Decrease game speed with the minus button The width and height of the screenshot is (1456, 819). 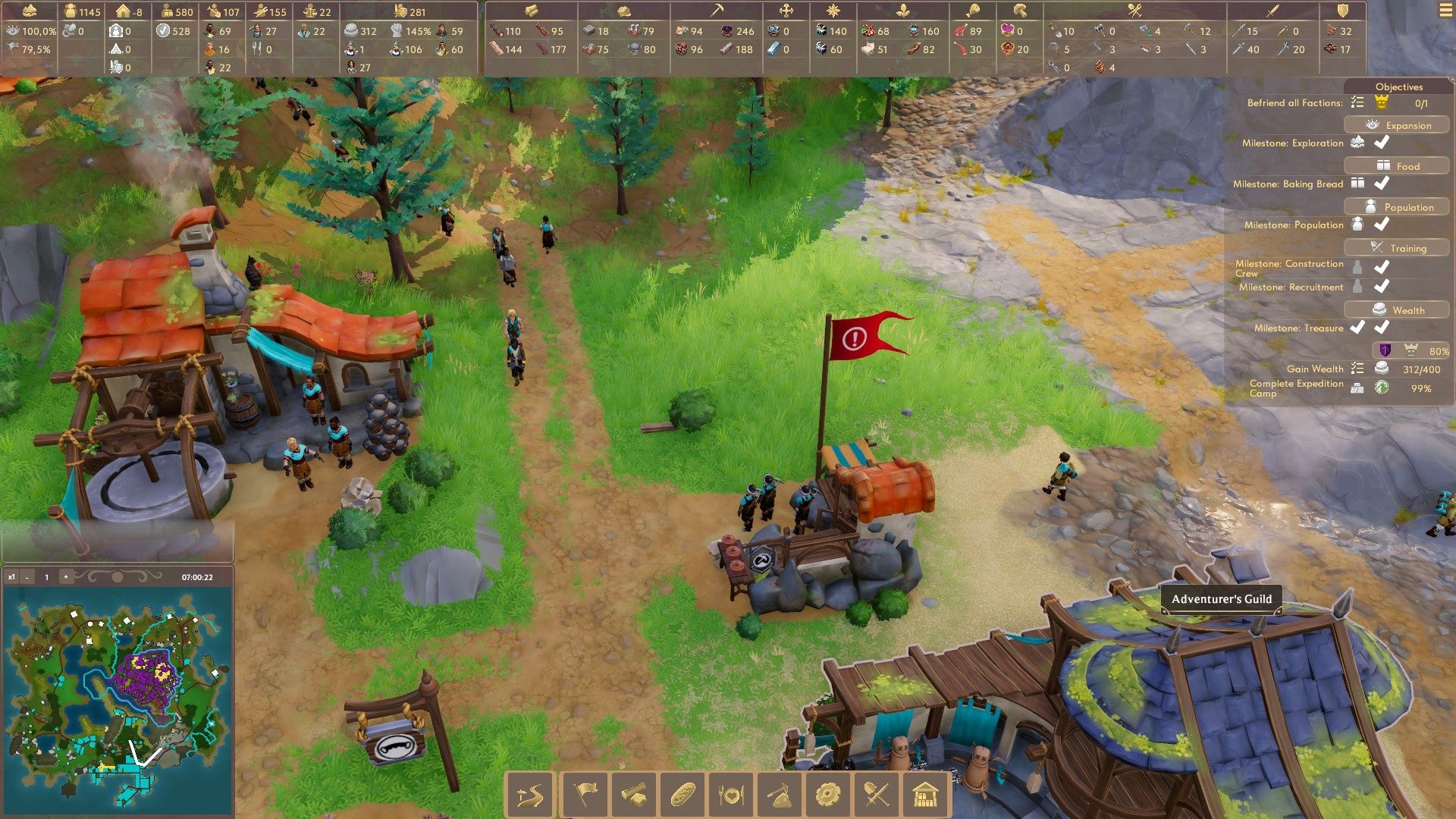tap(27, 577)
